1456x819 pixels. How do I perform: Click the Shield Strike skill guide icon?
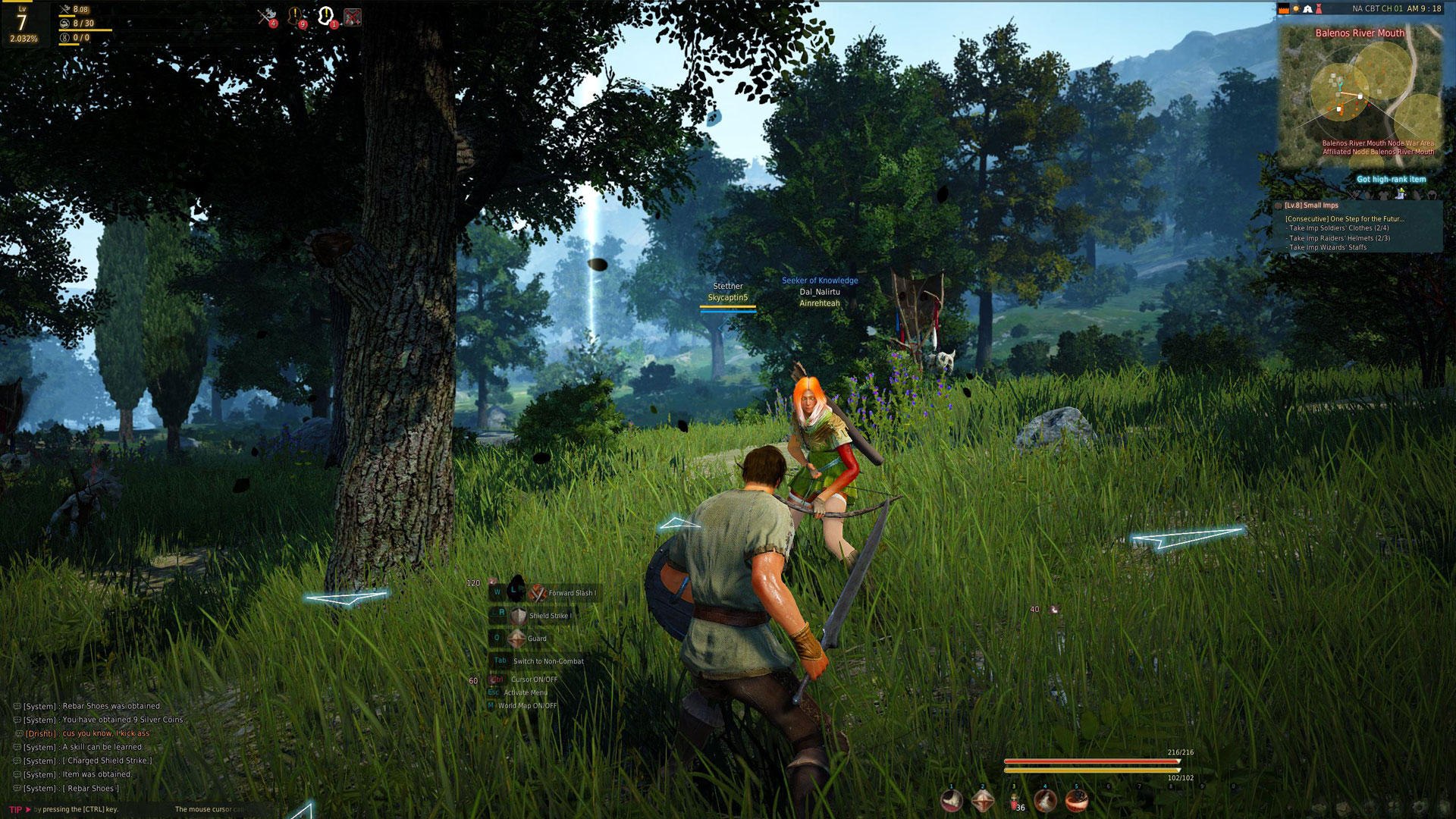518,616
